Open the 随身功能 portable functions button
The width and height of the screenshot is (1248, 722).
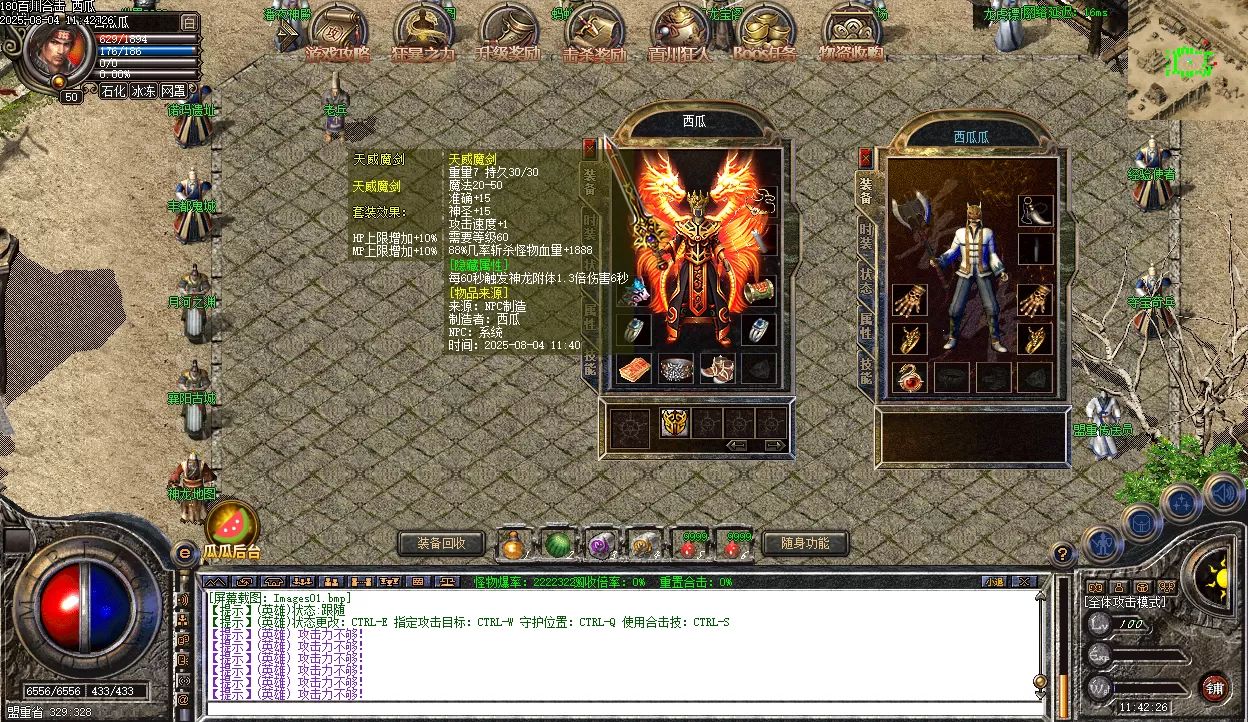(804, 544)
